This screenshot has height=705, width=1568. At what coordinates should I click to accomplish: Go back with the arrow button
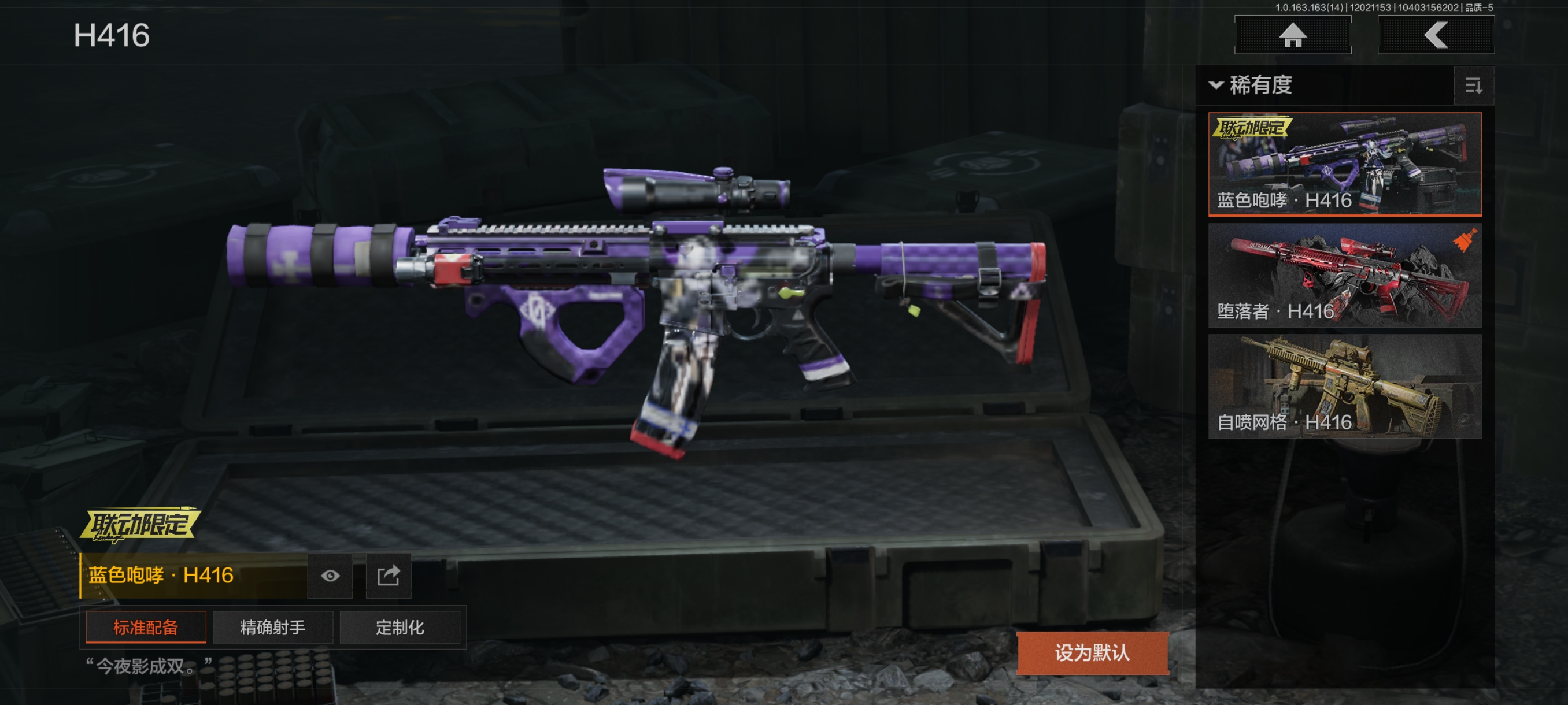click(1435, 35)
